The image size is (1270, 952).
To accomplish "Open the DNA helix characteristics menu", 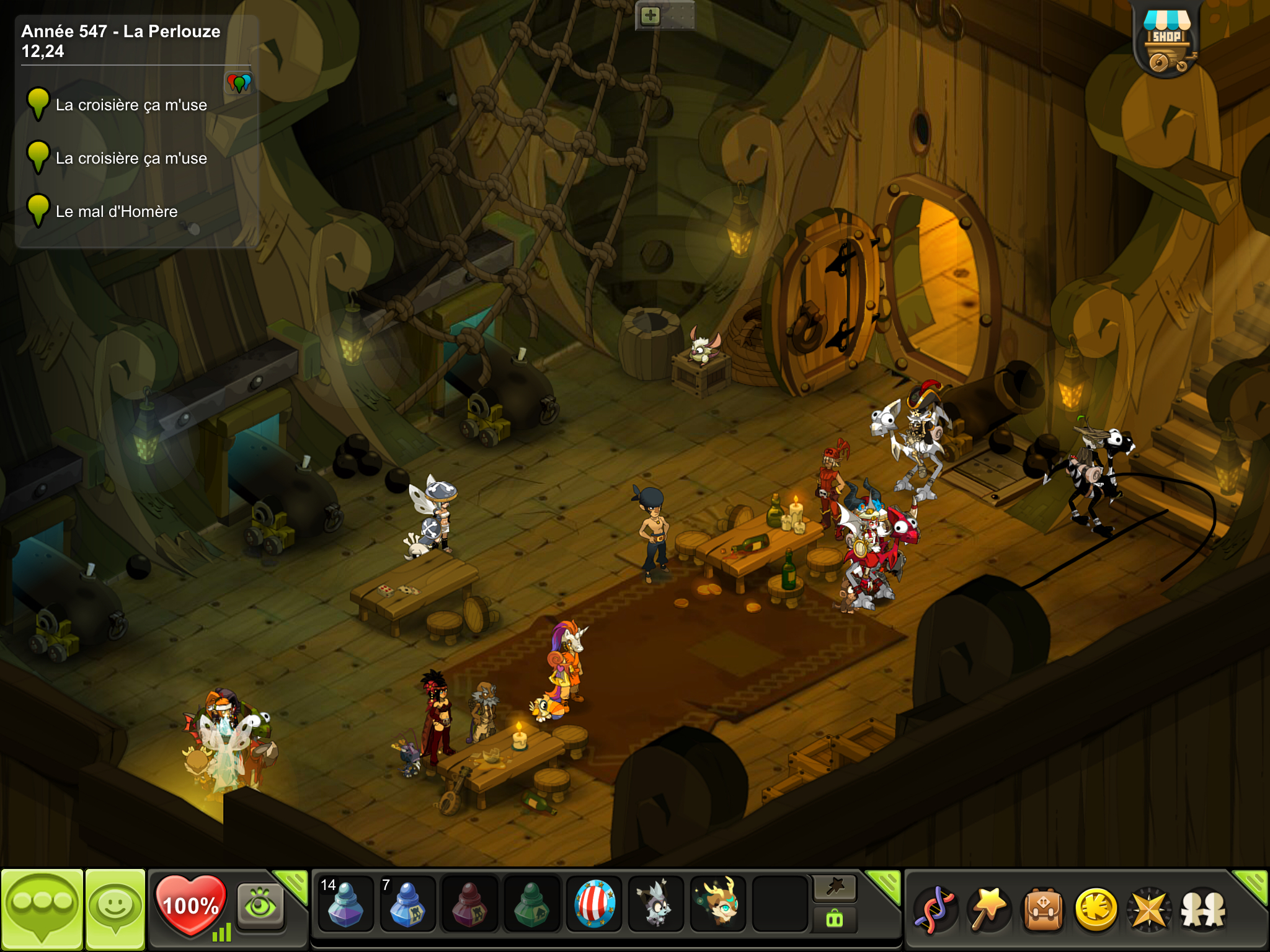I will point(936,909).
